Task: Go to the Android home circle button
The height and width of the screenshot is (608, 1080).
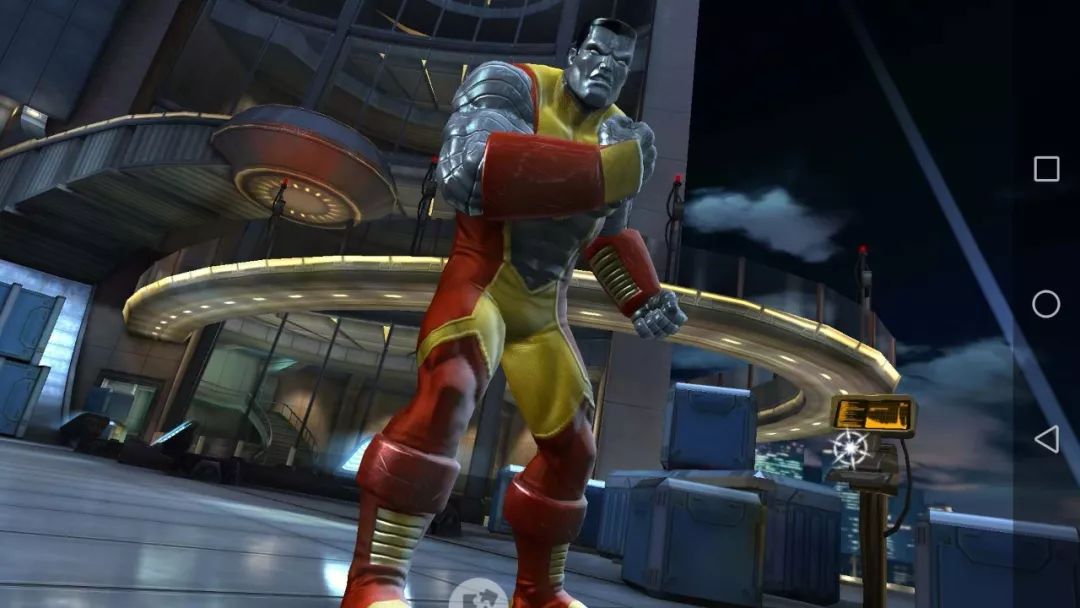Action: (x=1046, y=304)
